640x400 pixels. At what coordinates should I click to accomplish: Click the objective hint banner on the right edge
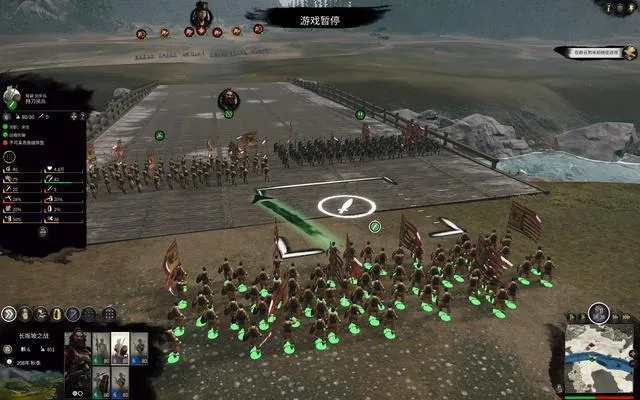[x=597, y=51]
